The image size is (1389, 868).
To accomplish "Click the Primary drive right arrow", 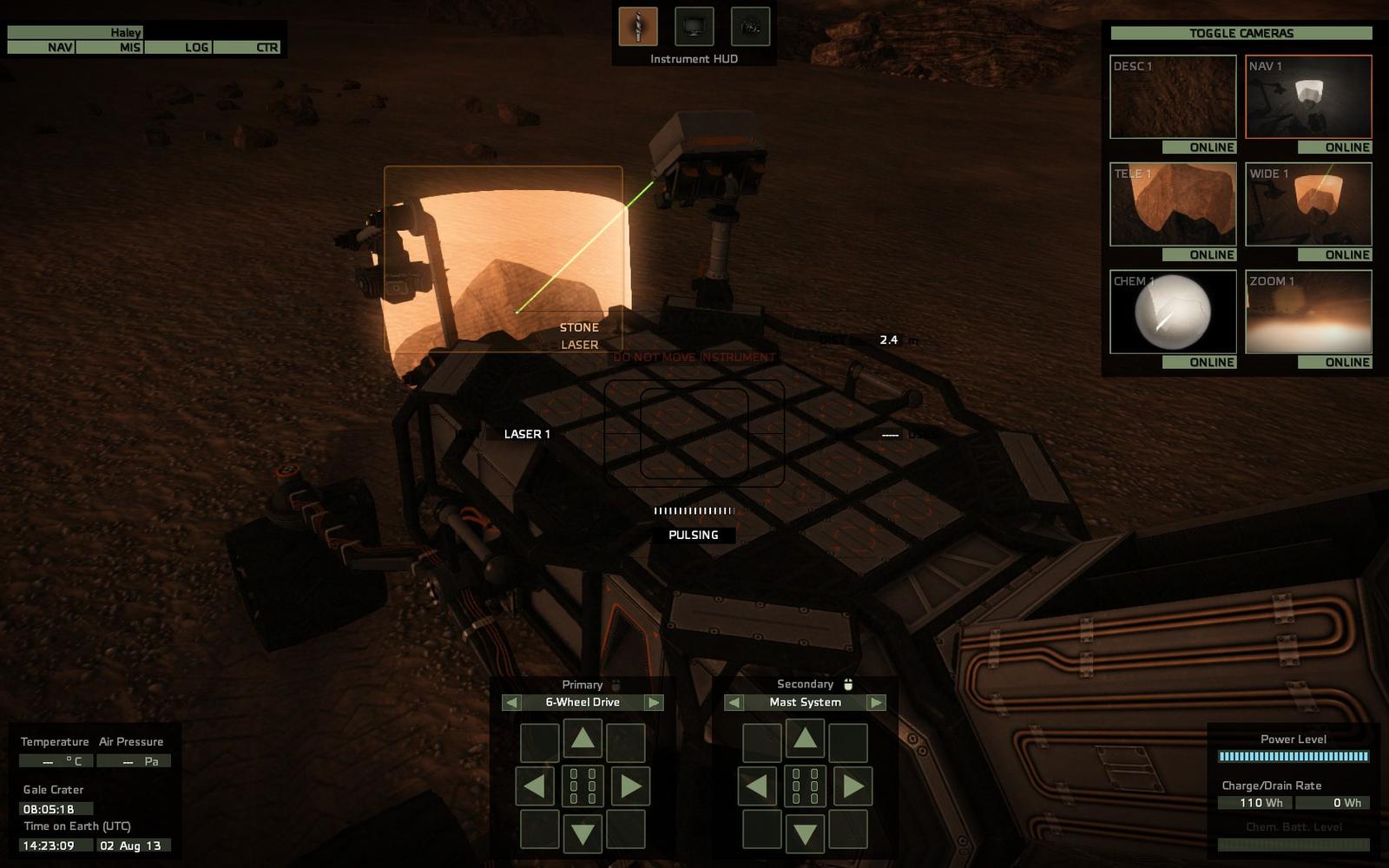I will (x=631, y=786).
